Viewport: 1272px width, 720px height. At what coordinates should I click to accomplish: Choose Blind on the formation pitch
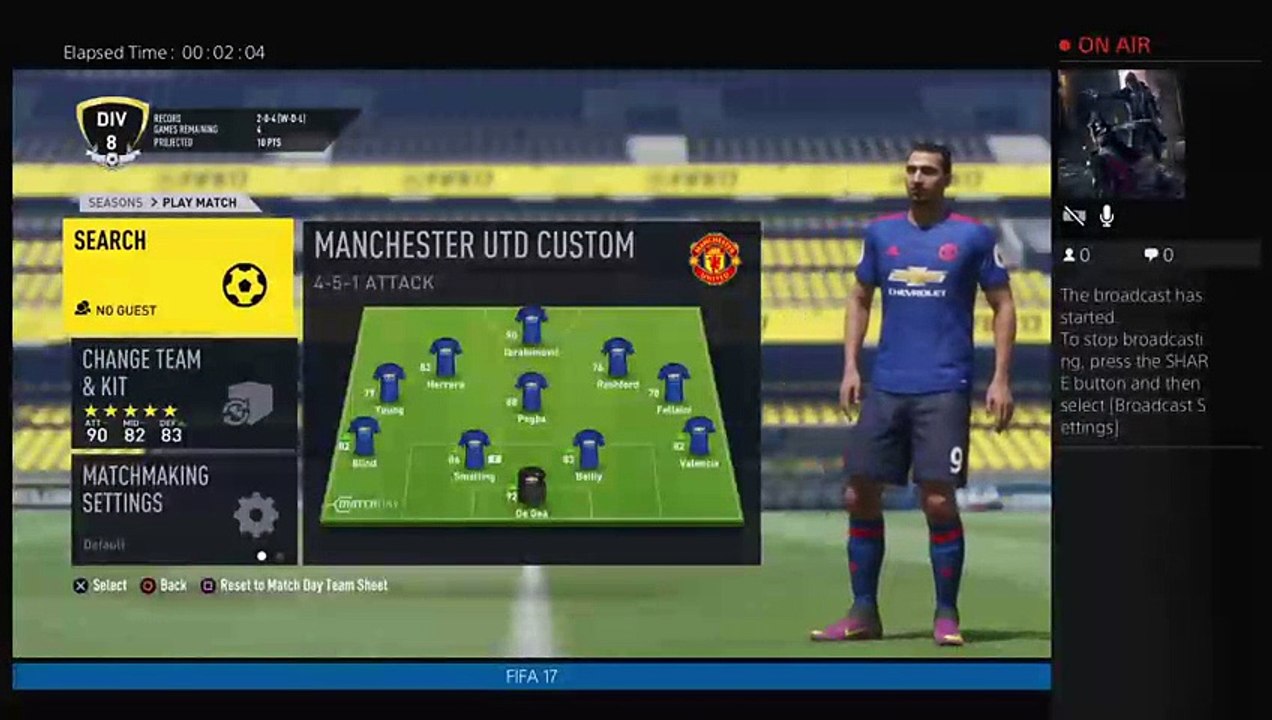coord(364,437)
